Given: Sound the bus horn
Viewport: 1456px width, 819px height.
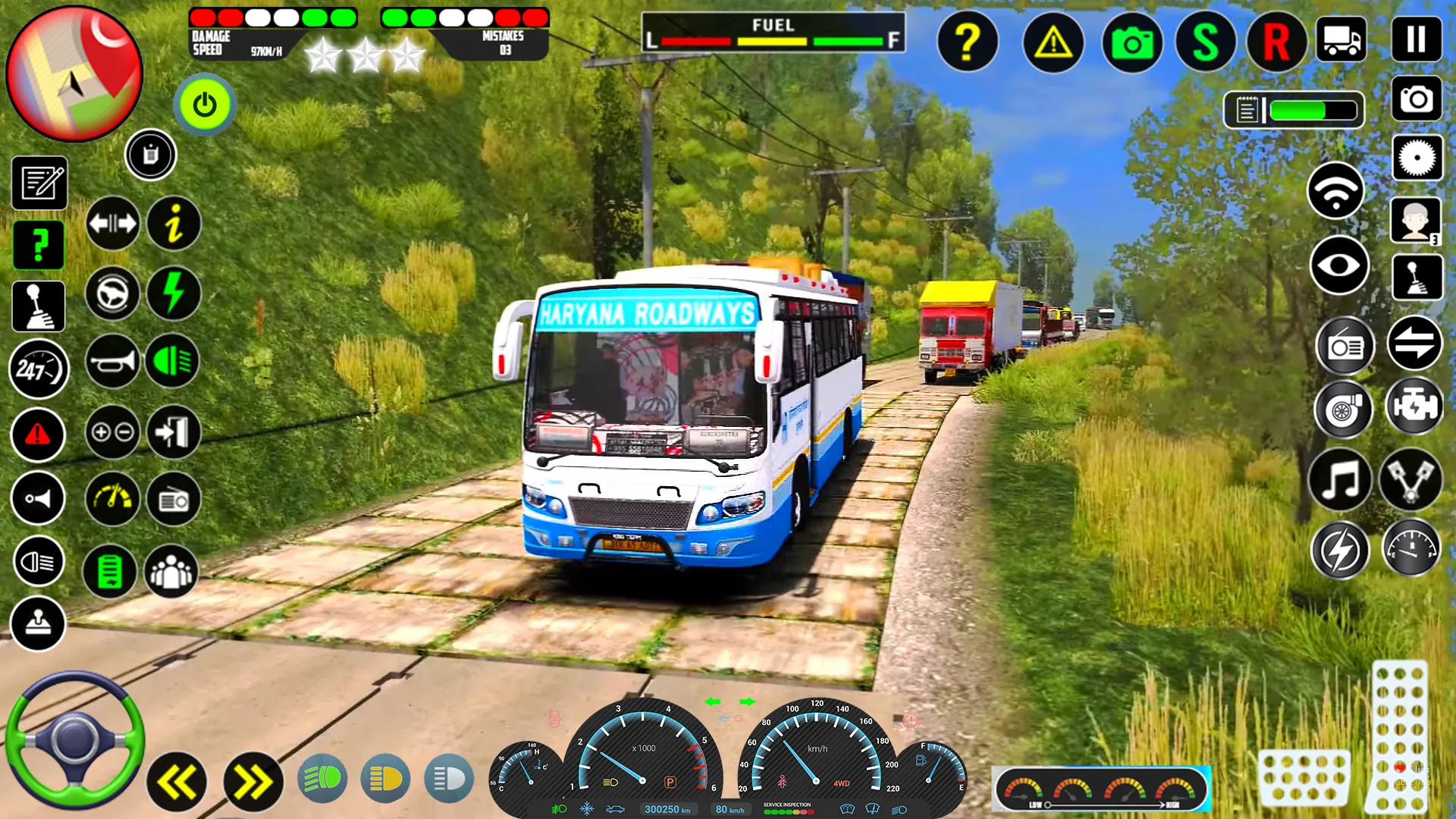Looking at the screenshot, I should coord(112,361).
